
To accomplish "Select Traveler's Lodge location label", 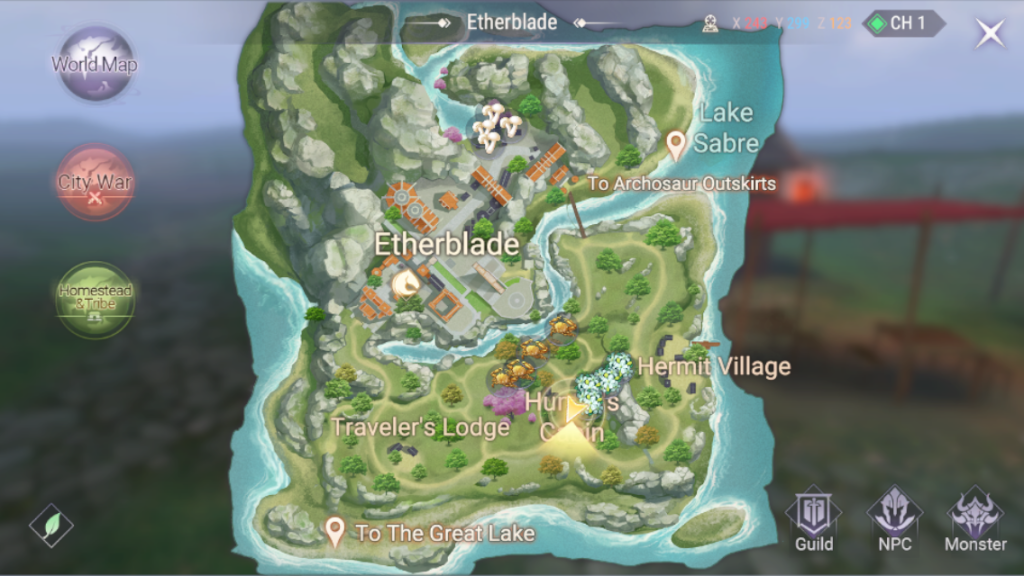I will click(x=420, y=427).
